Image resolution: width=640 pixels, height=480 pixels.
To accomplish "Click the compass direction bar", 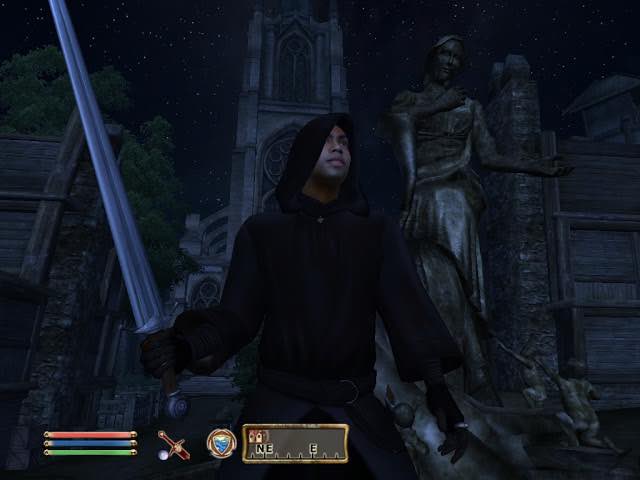I will tap(295, 443).
